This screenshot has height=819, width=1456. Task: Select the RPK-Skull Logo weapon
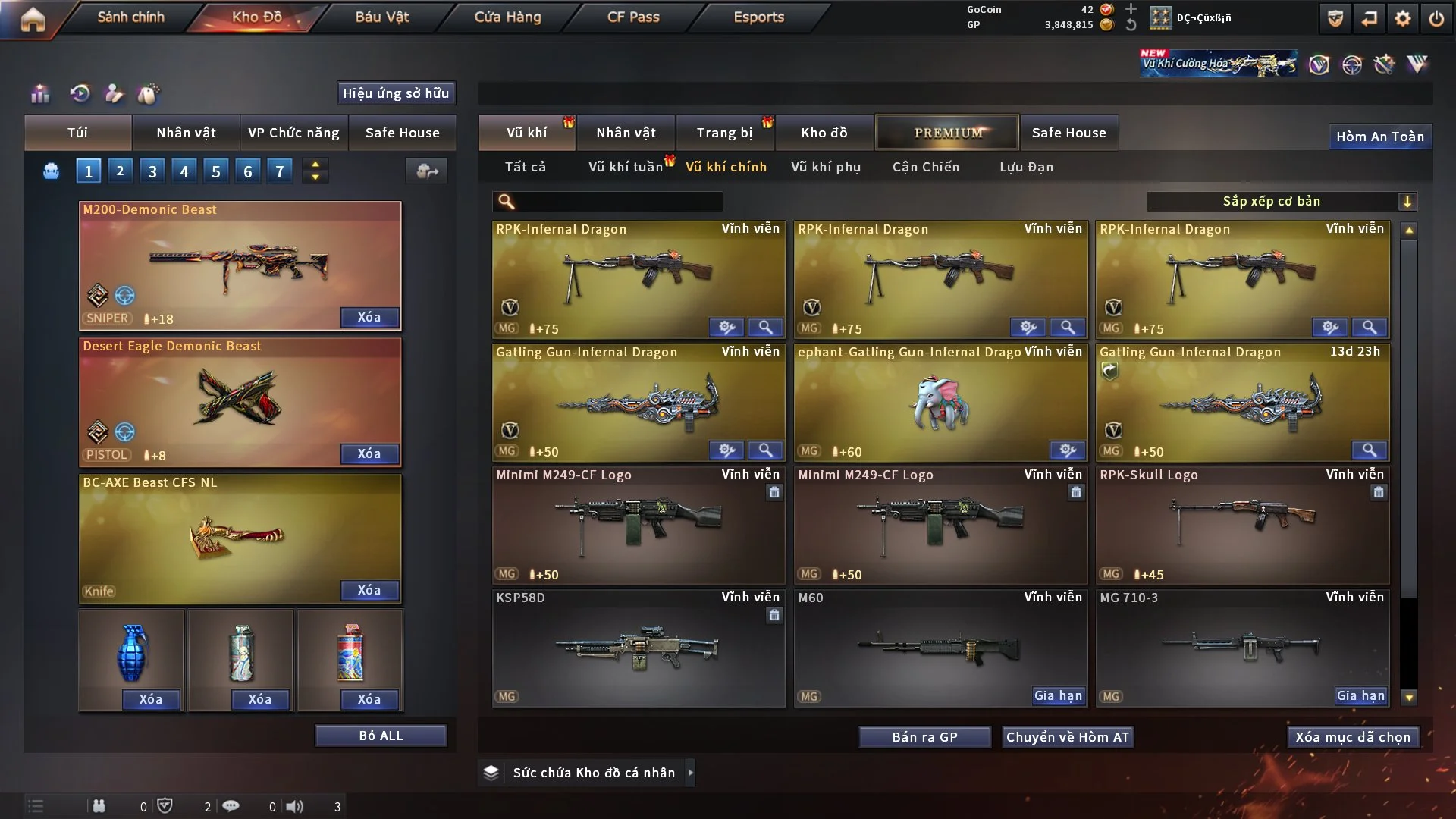(x=1242, y=525)
